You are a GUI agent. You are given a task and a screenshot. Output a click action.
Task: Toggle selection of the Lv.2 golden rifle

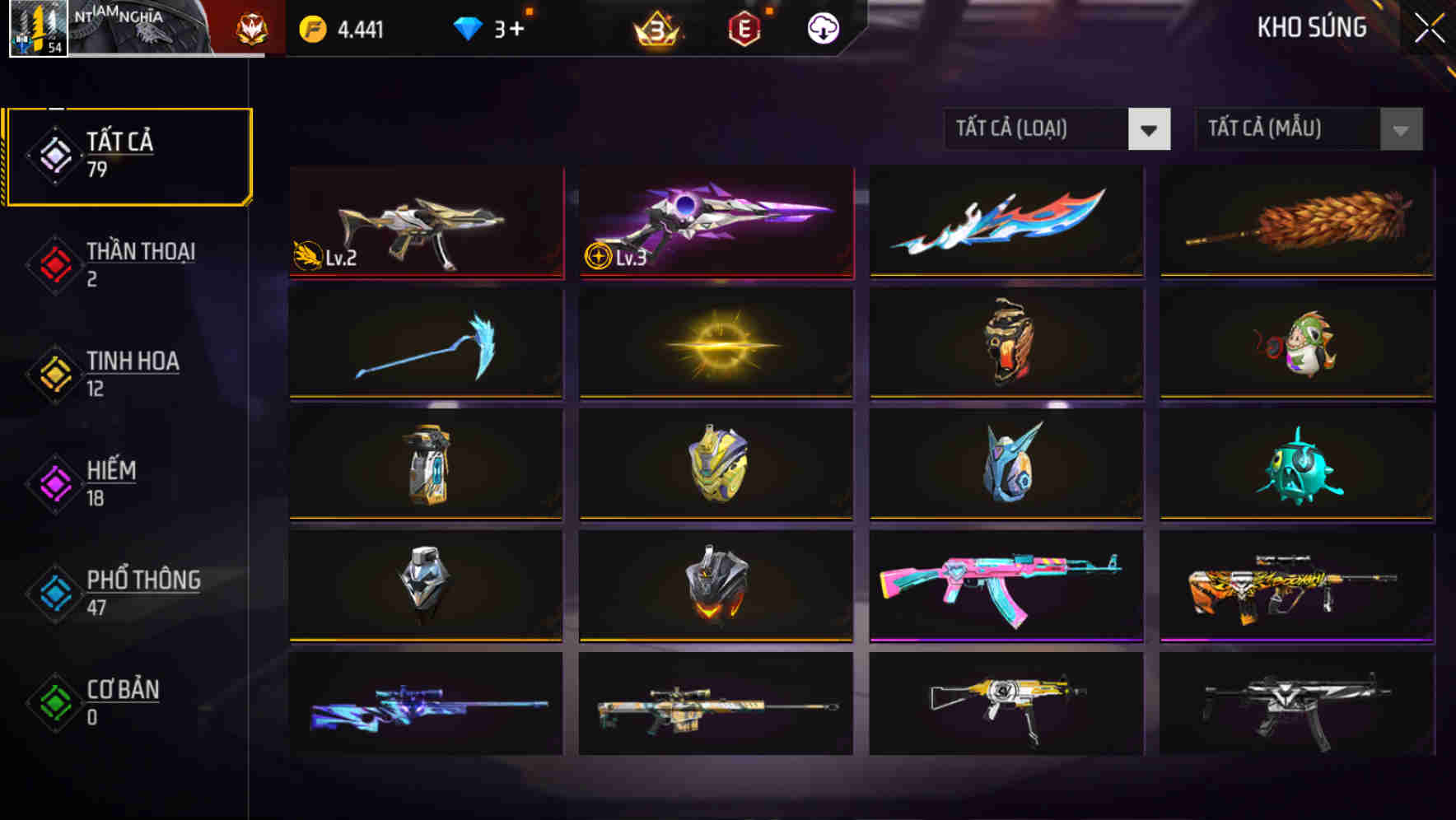coord(425,222)
